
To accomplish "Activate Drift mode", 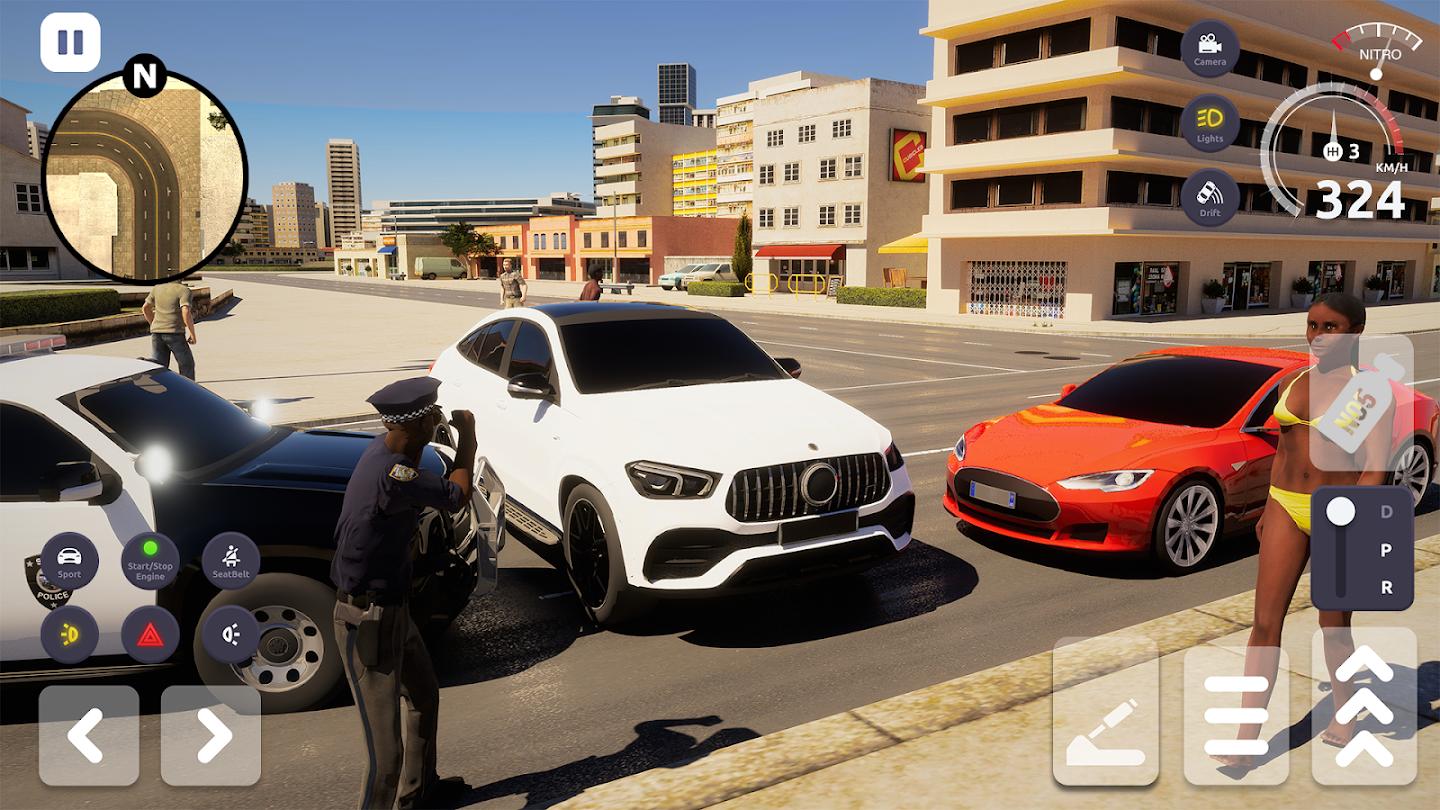I will pyautogui.click(x=1209, y=198).
